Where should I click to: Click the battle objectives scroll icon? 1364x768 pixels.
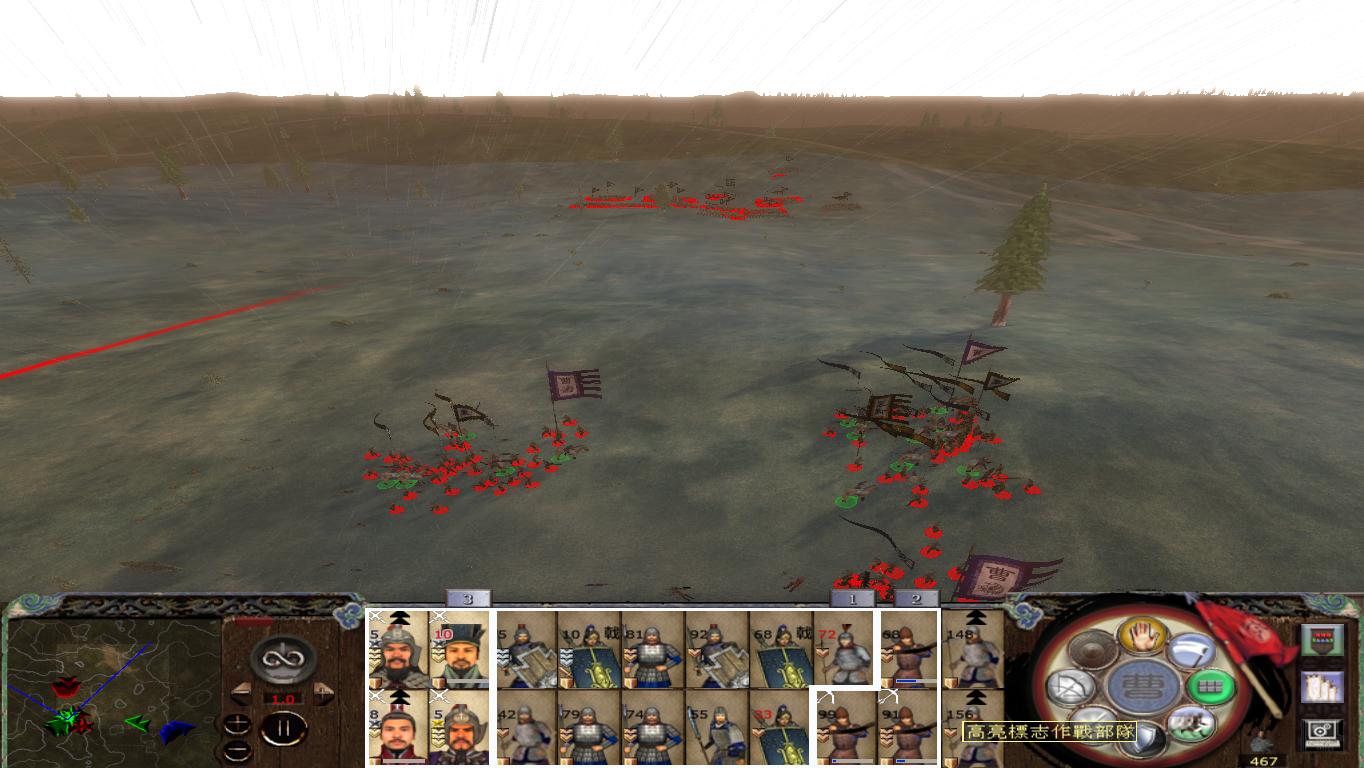[x=1322, y=687]
